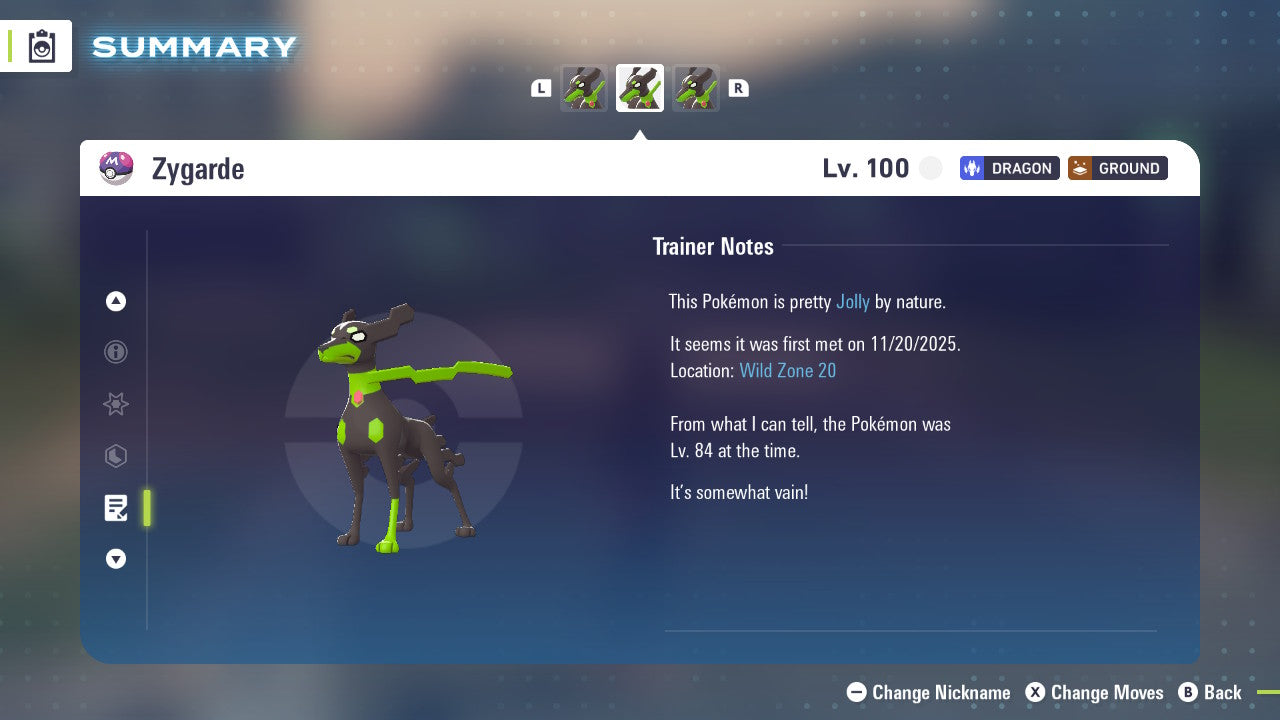Show the hexagon icon stats tab
Image resolution: width=1280 pixels, height=720 pixels.
point(116,456)
